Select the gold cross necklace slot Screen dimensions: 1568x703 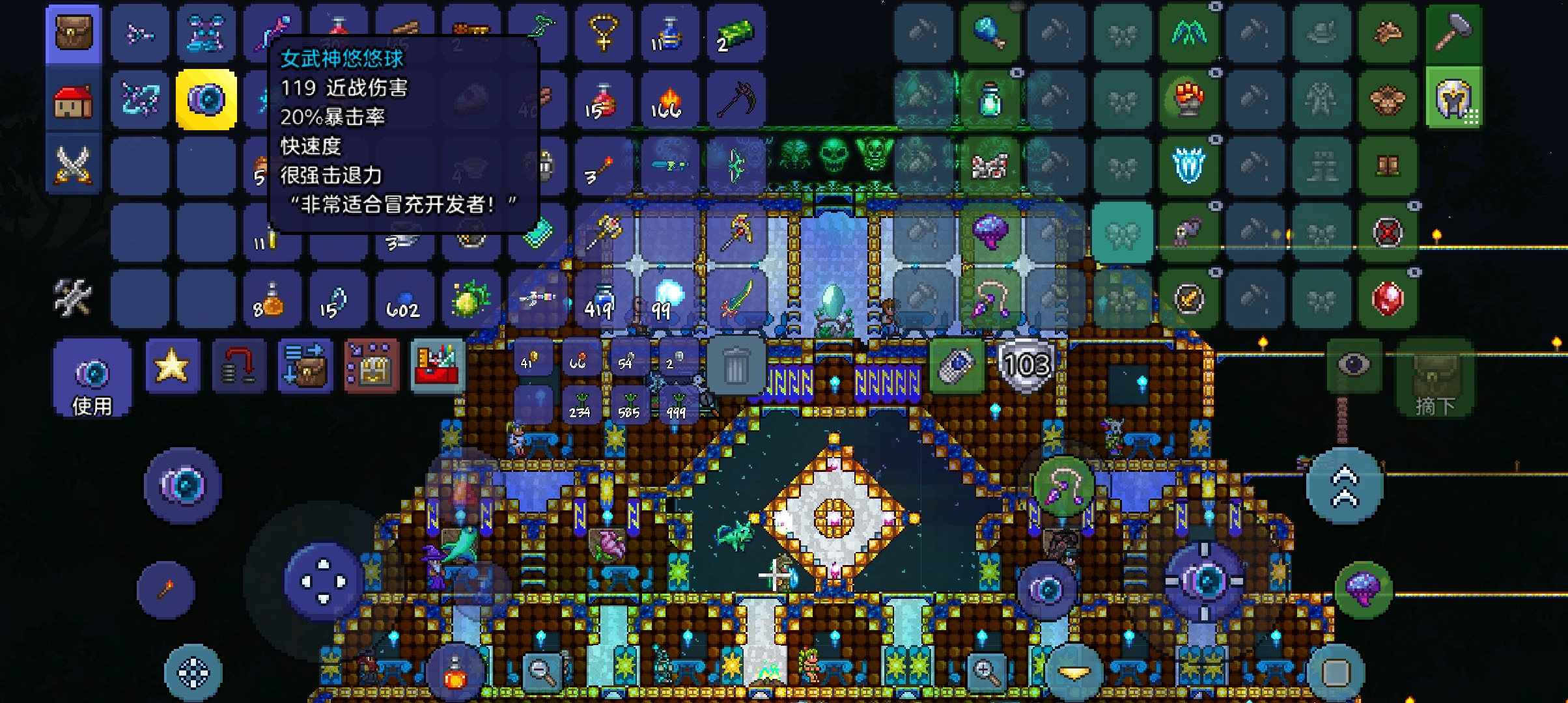(604, 33)
